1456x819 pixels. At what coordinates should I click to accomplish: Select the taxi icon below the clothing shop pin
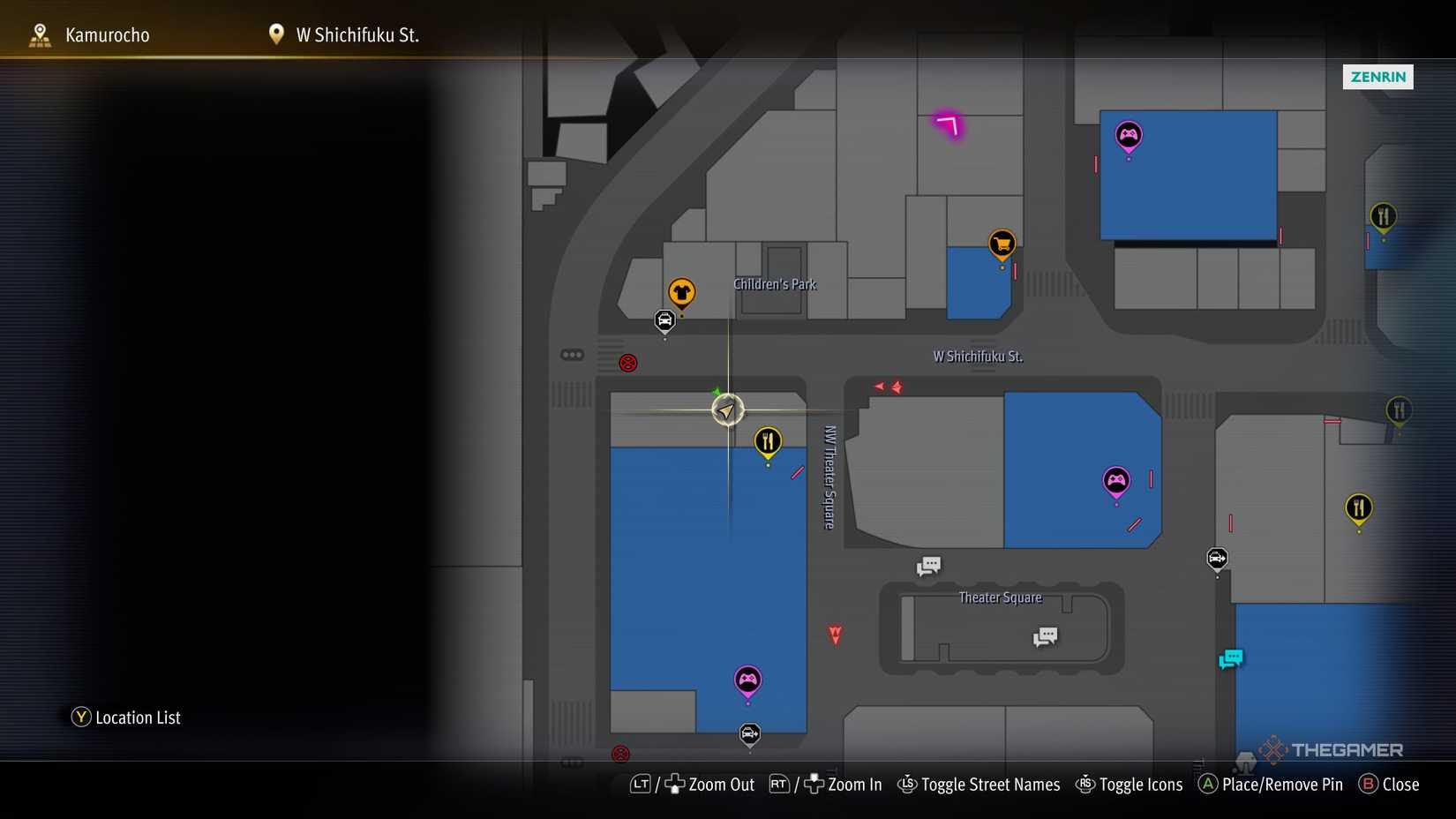click(x=664, y=322)
